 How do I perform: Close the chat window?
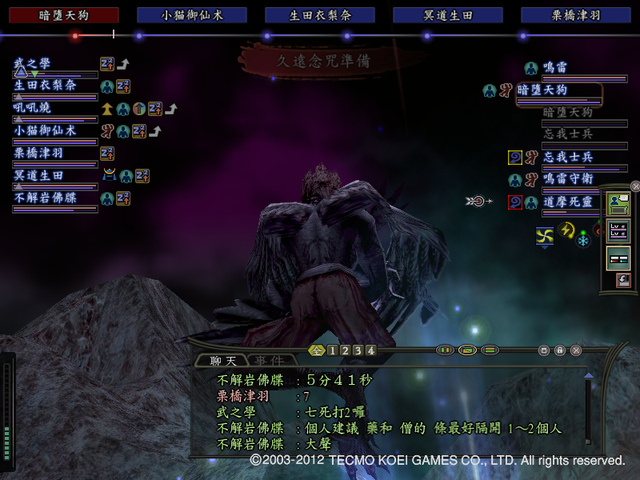[x=577, y=350]
